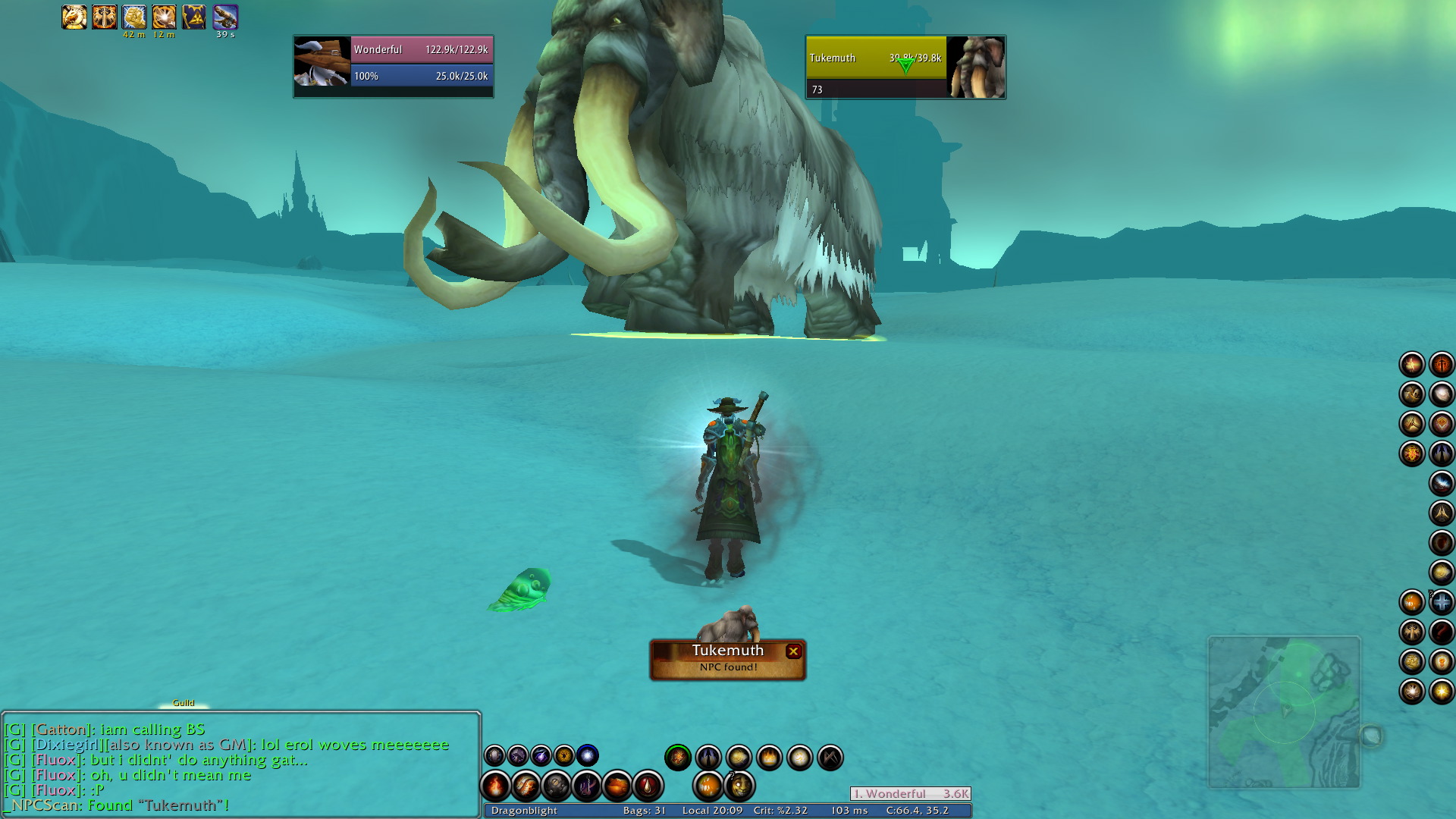Click the Wonderful 3.6K damage meter row
1456x819 pixels.
click(910, 794)
